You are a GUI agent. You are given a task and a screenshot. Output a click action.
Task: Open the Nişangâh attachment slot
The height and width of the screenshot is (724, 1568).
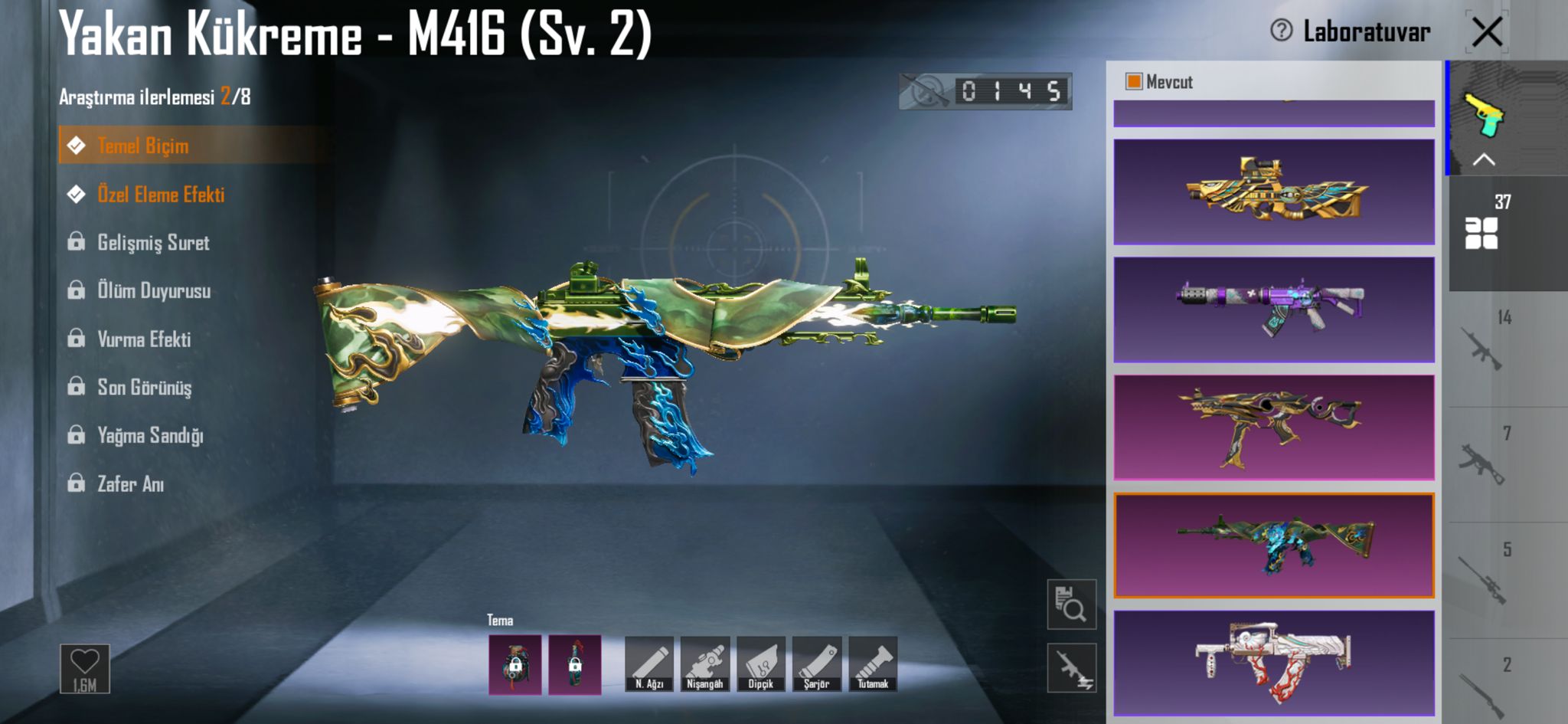pos(705,664)
